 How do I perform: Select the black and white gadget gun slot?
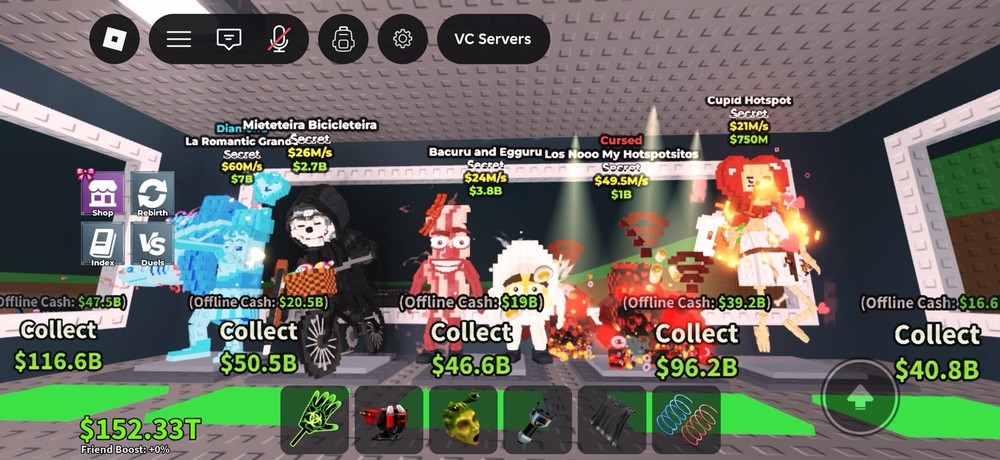click(537, 419)
